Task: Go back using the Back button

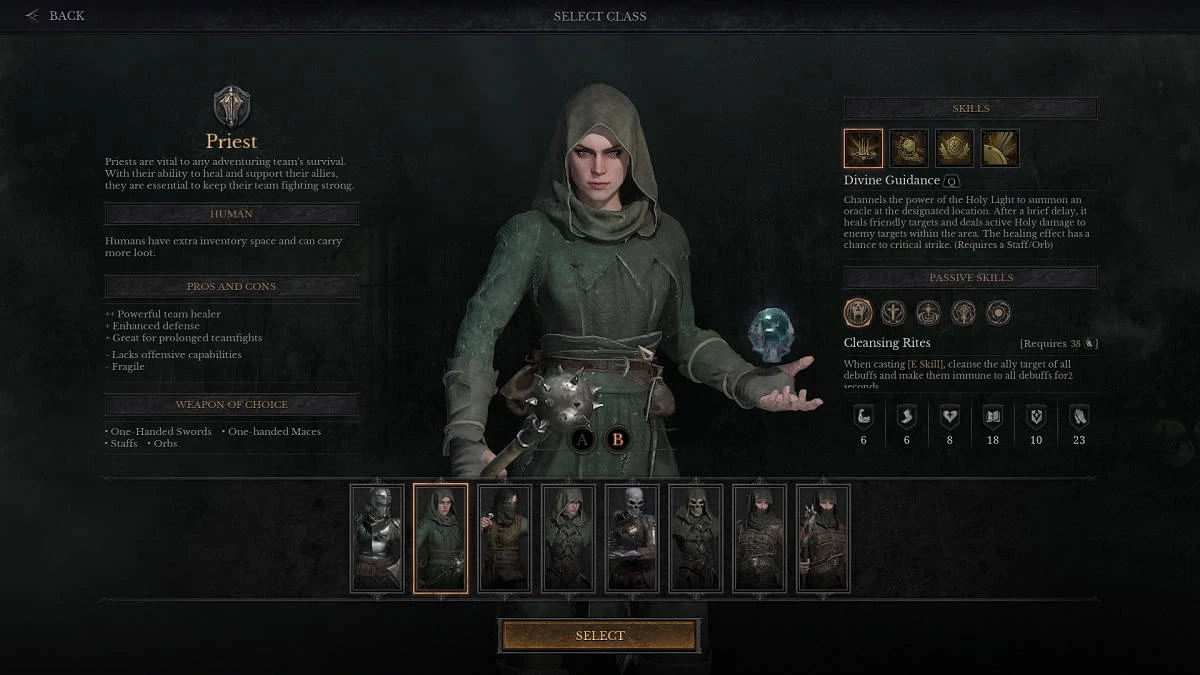Action: 56,16
